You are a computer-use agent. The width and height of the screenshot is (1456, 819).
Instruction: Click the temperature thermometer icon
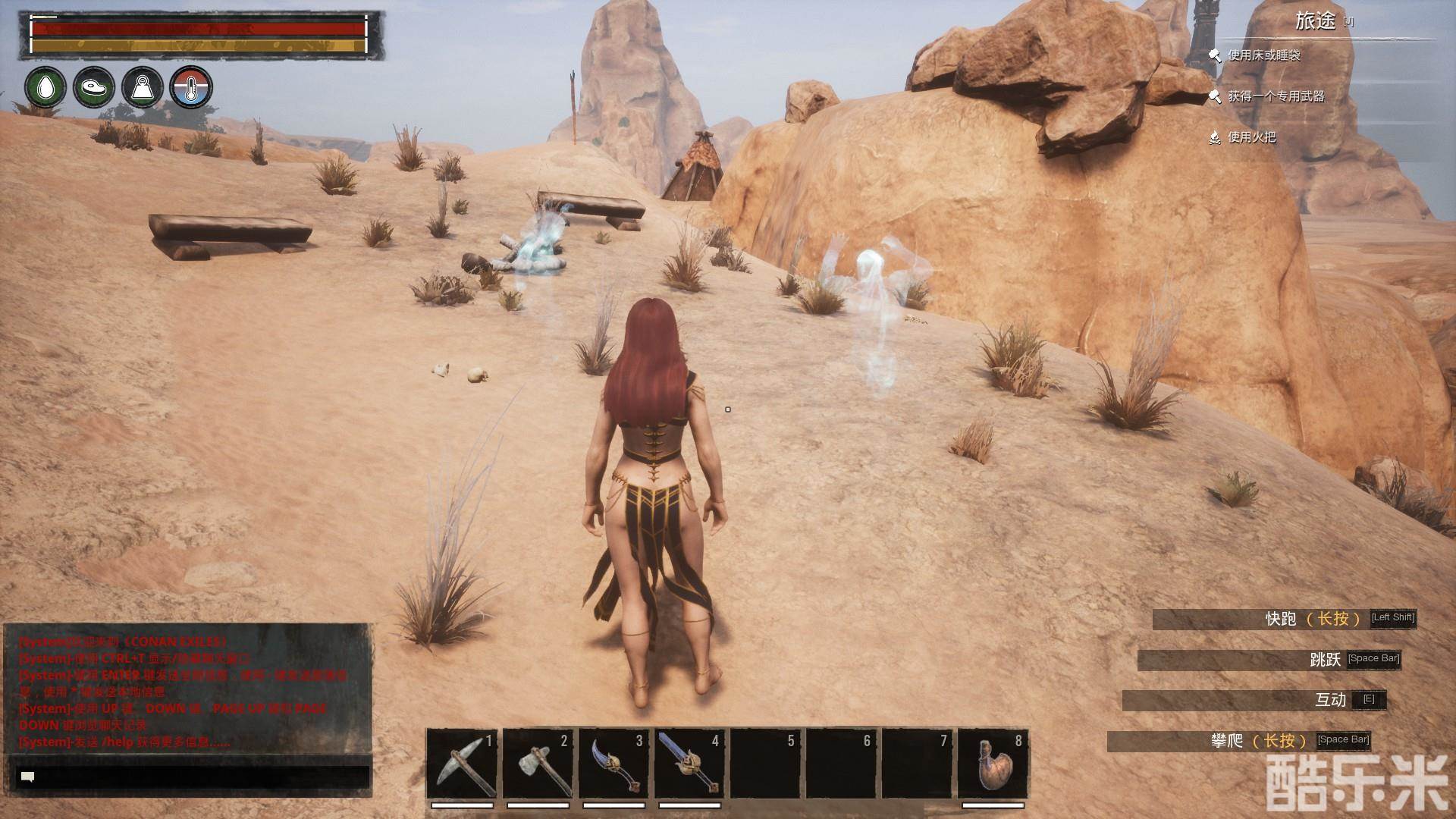191,87
